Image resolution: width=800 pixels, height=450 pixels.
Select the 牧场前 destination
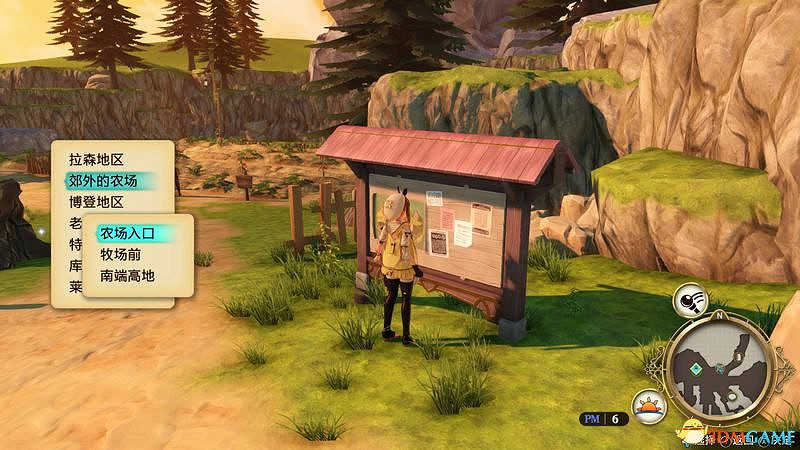(x=120, y=254)
